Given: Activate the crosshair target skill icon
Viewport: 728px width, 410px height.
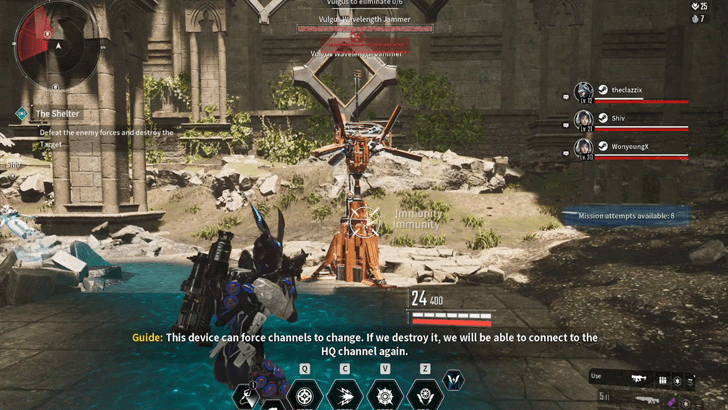Looking at the screenshot, I should (x=304, y=395).
